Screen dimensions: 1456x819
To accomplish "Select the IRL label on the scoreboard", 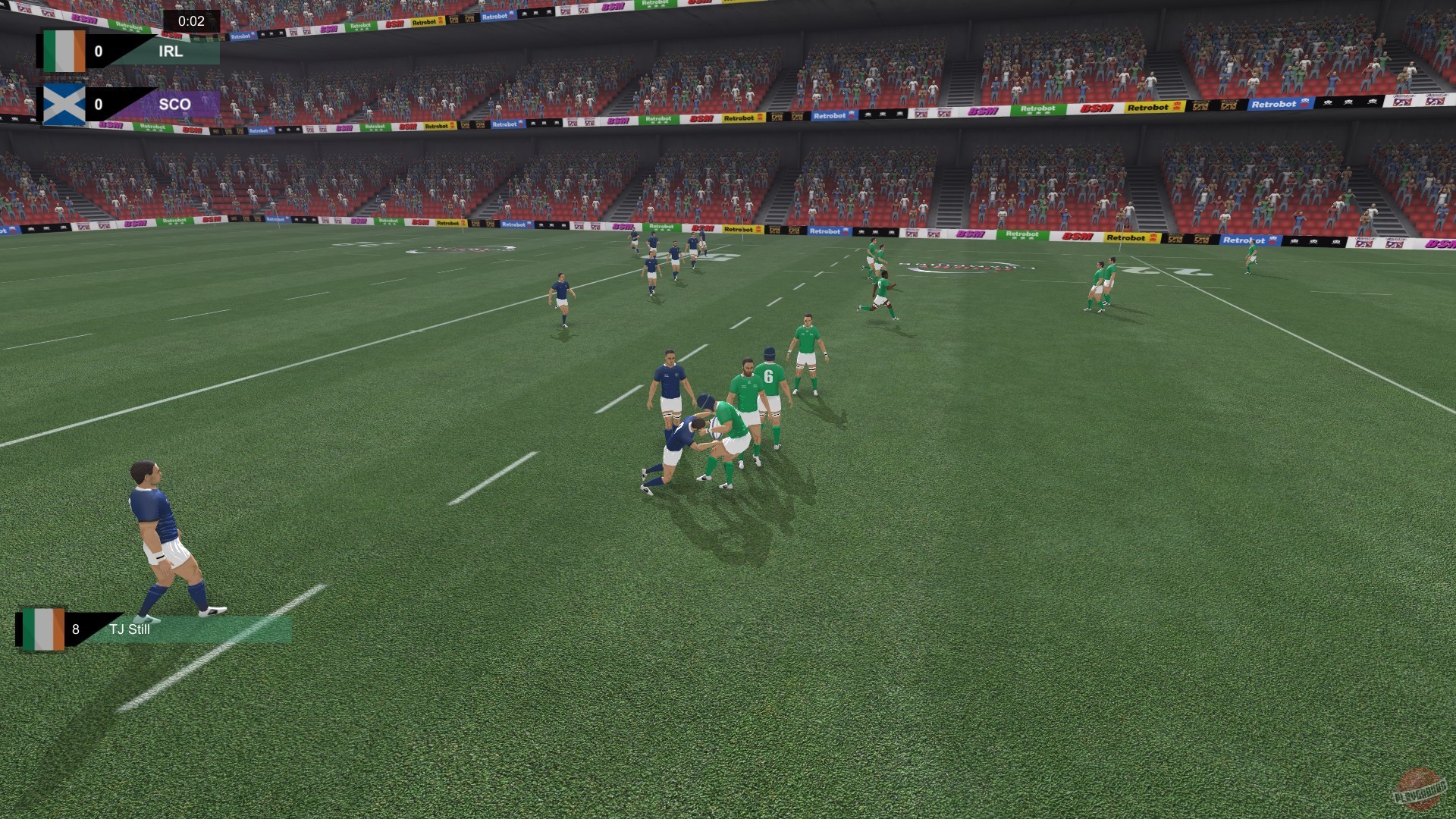I will [x=171, y=52].
